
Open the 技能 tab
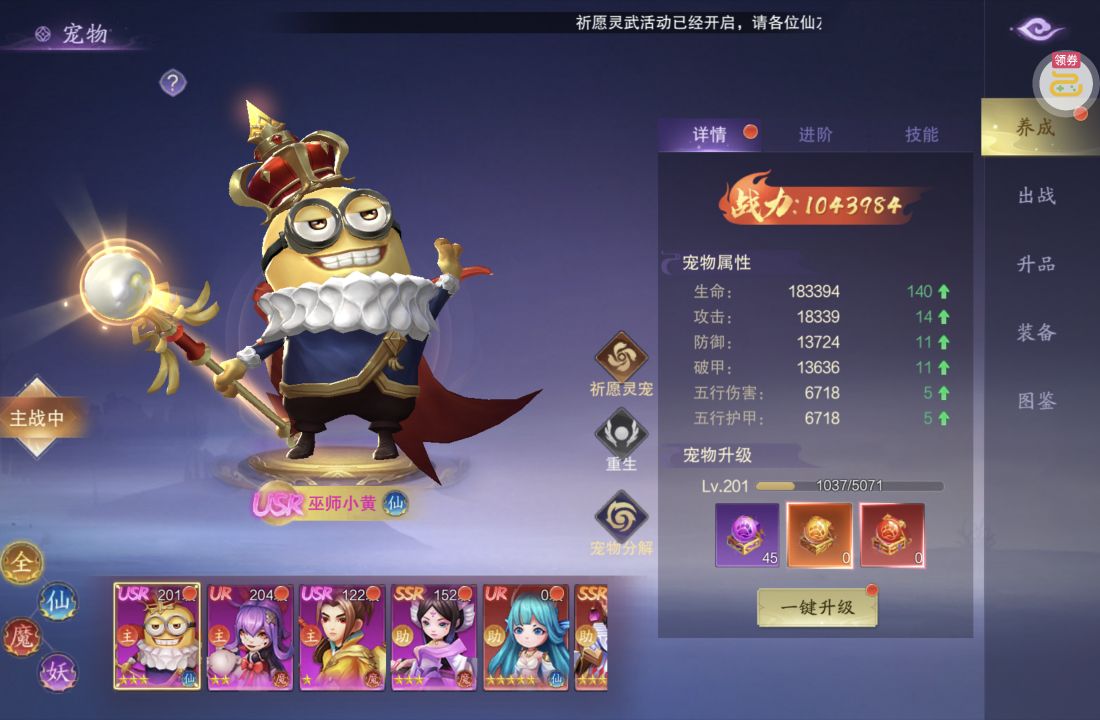click(921, 135)
